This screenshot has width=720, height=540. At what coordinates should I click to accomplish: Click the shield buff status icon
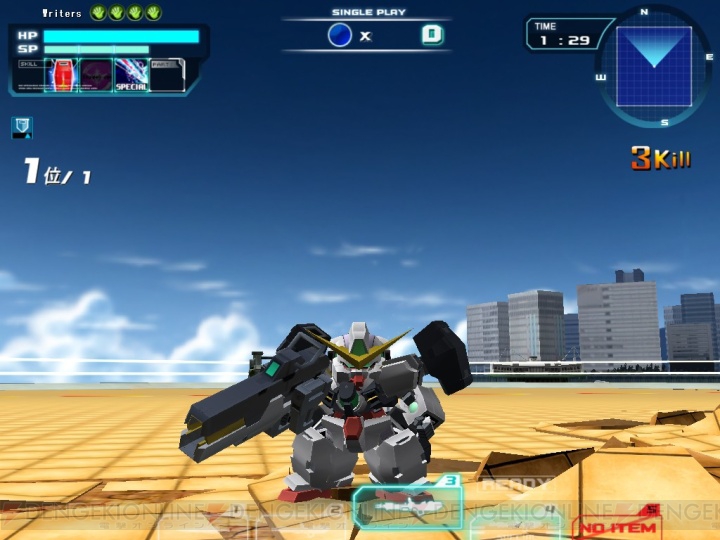tap(21, 127)
